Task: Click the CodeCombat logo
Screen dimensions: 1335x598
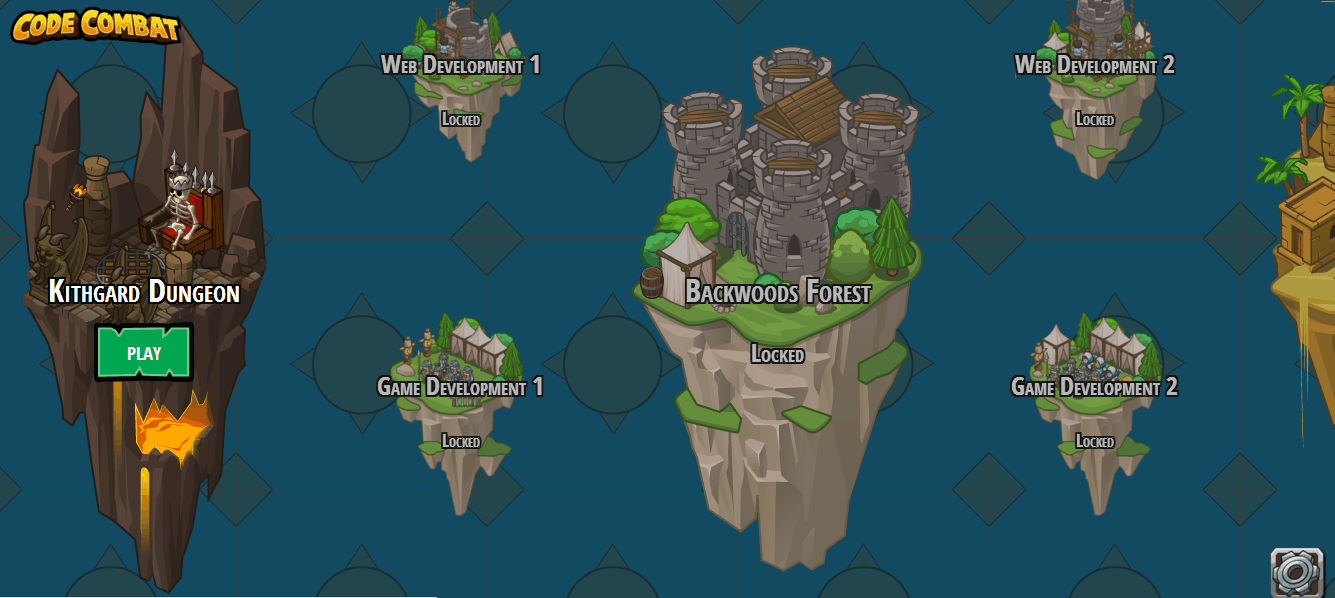Action: pos(96,26)
